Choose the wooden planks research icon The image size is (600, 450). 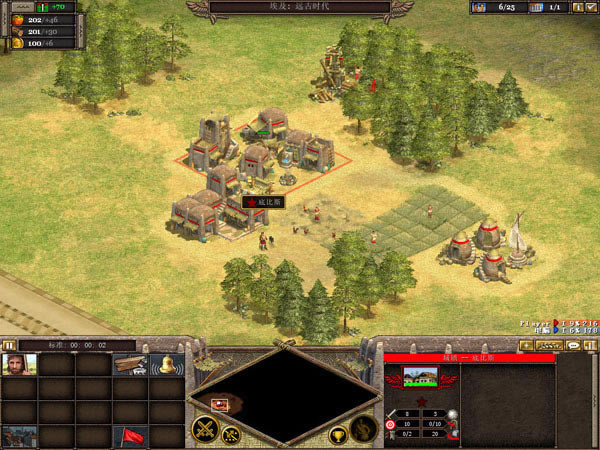pos(129,365)
